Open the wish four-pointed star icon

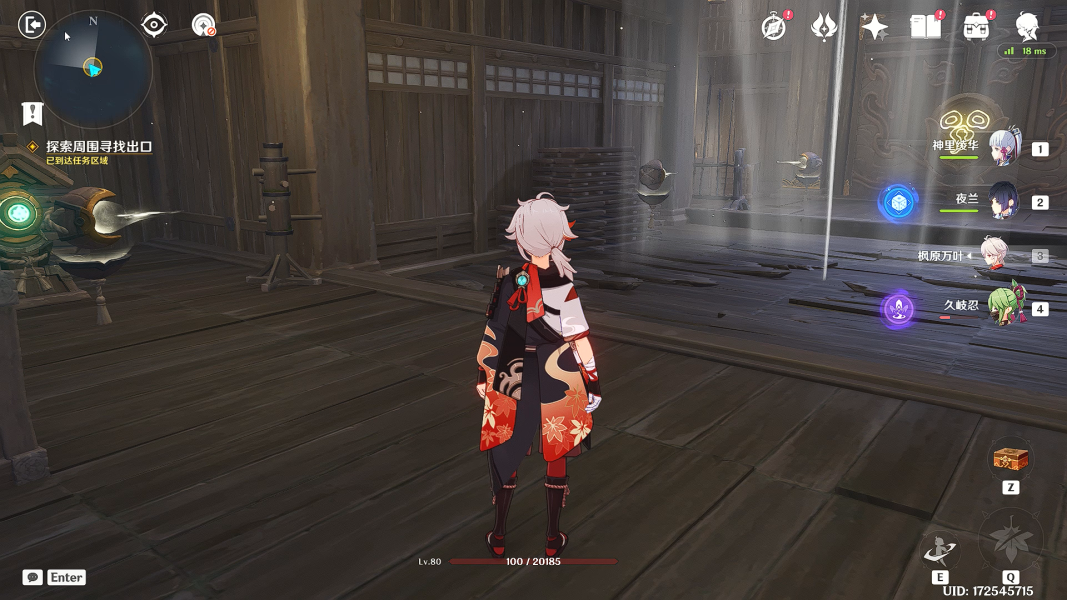[874, 27]
